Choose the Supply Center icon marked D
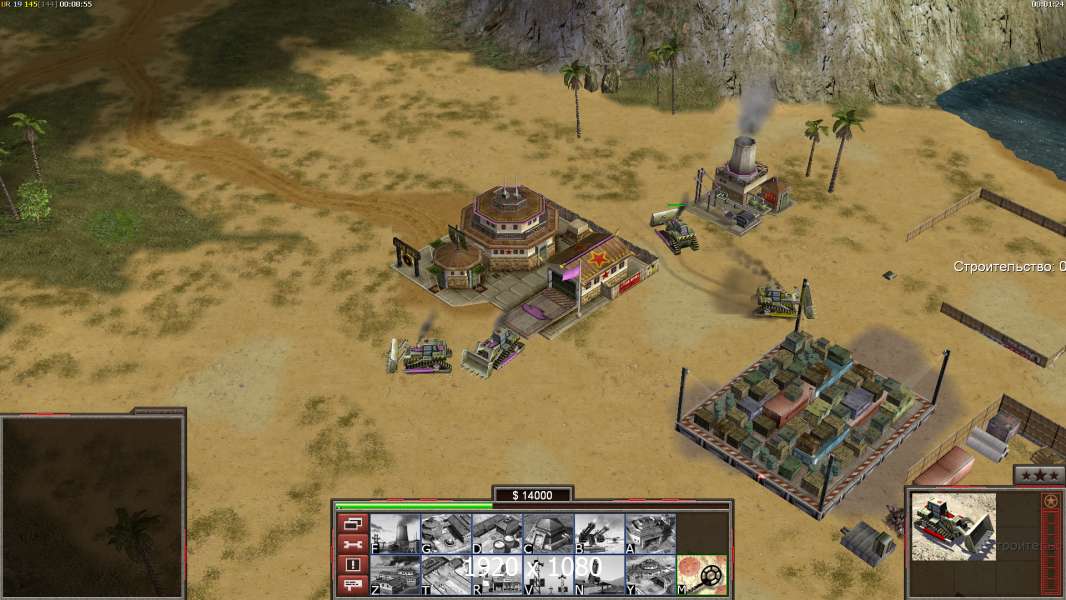1066x600 pixels. point(497,534)
